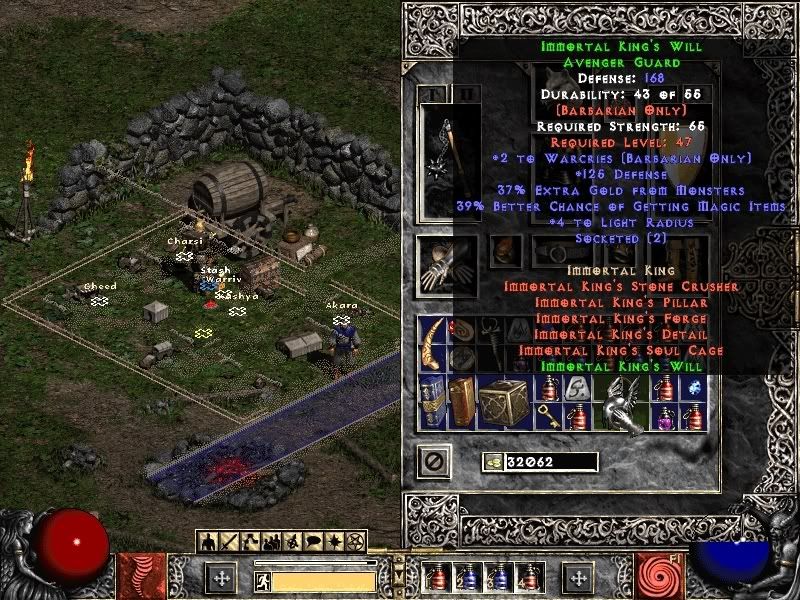Switch to weapon set I tab
Screen dimensions: 800x600
(437, 94)
